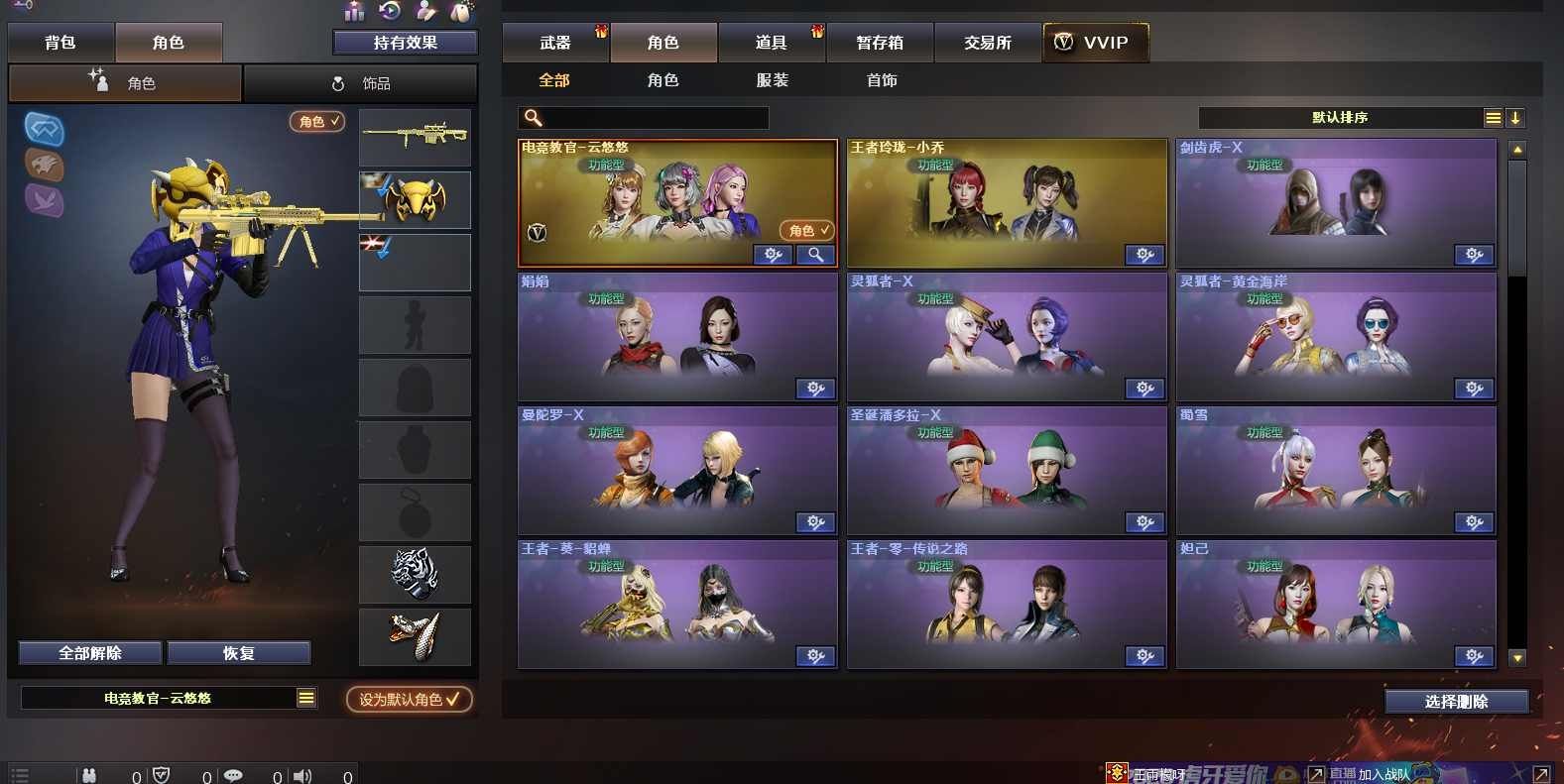Click the top eagle icon in left sidebar
The width and height of the screenshot is (1564, 784).
43,129
